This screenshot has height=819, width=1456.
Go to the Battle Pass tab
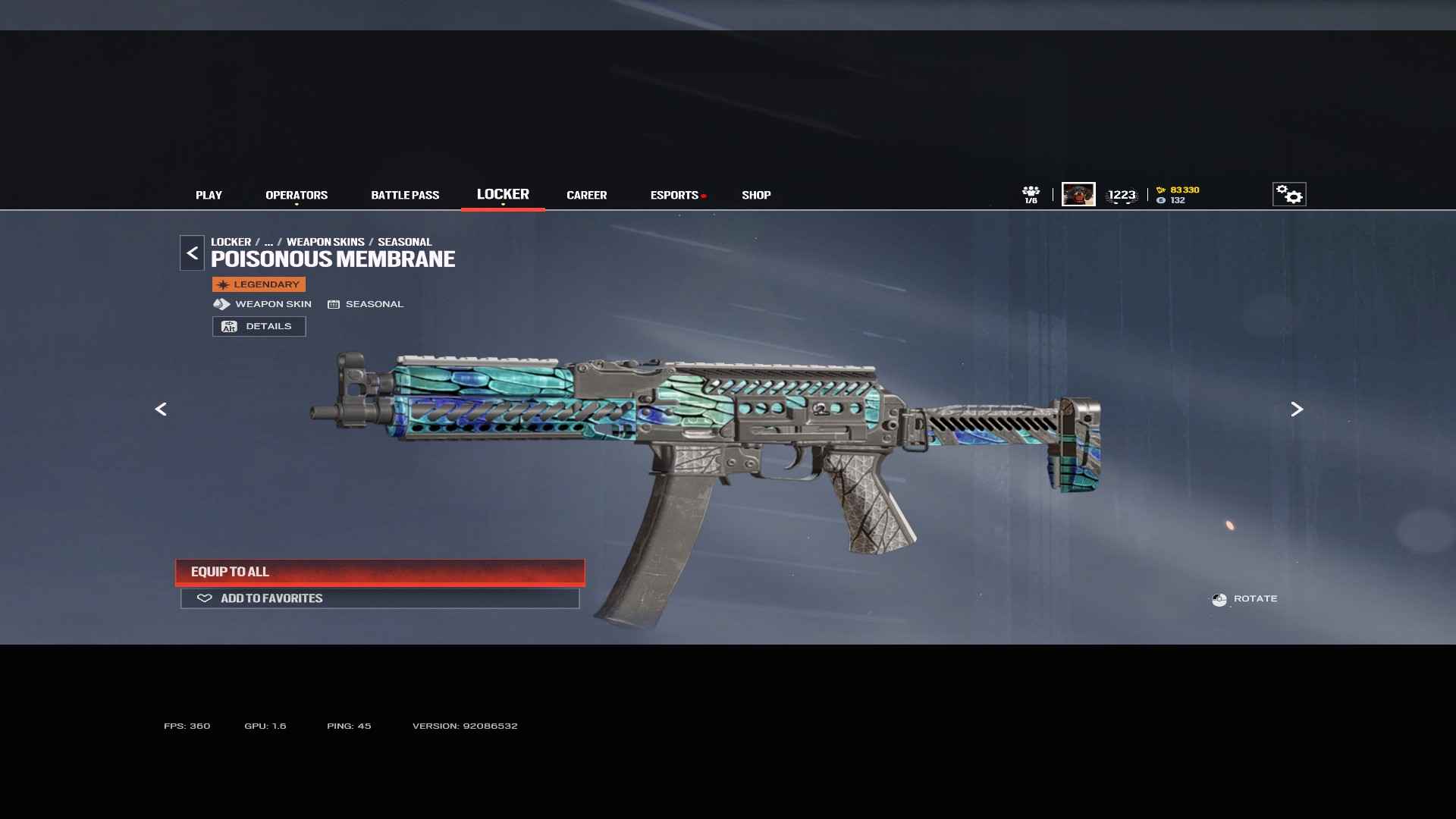click(x=405, y=195)
